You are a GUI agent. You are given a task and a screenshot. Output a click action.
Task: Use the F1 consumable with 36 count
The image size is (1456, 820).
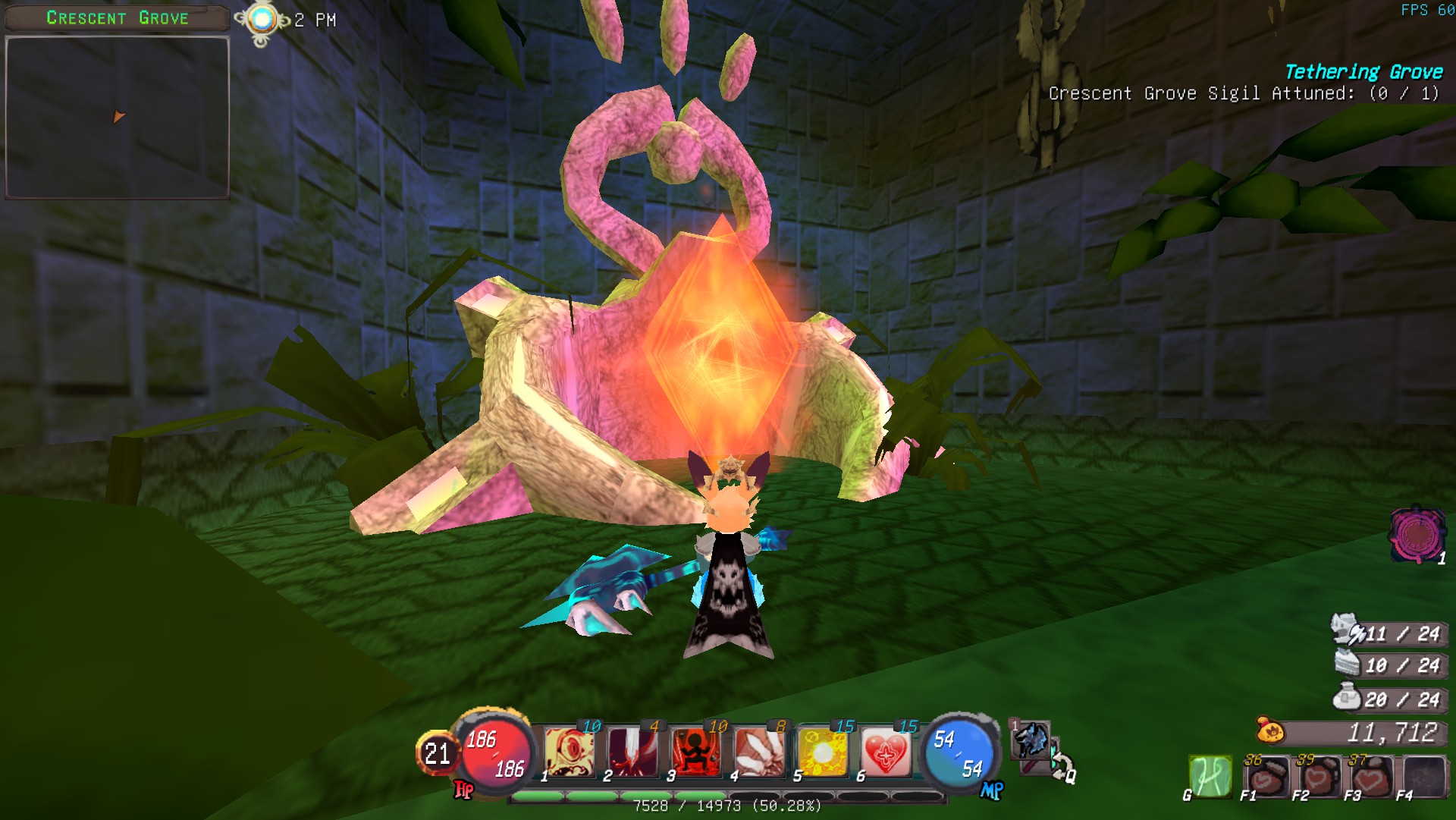(1266, 777)
